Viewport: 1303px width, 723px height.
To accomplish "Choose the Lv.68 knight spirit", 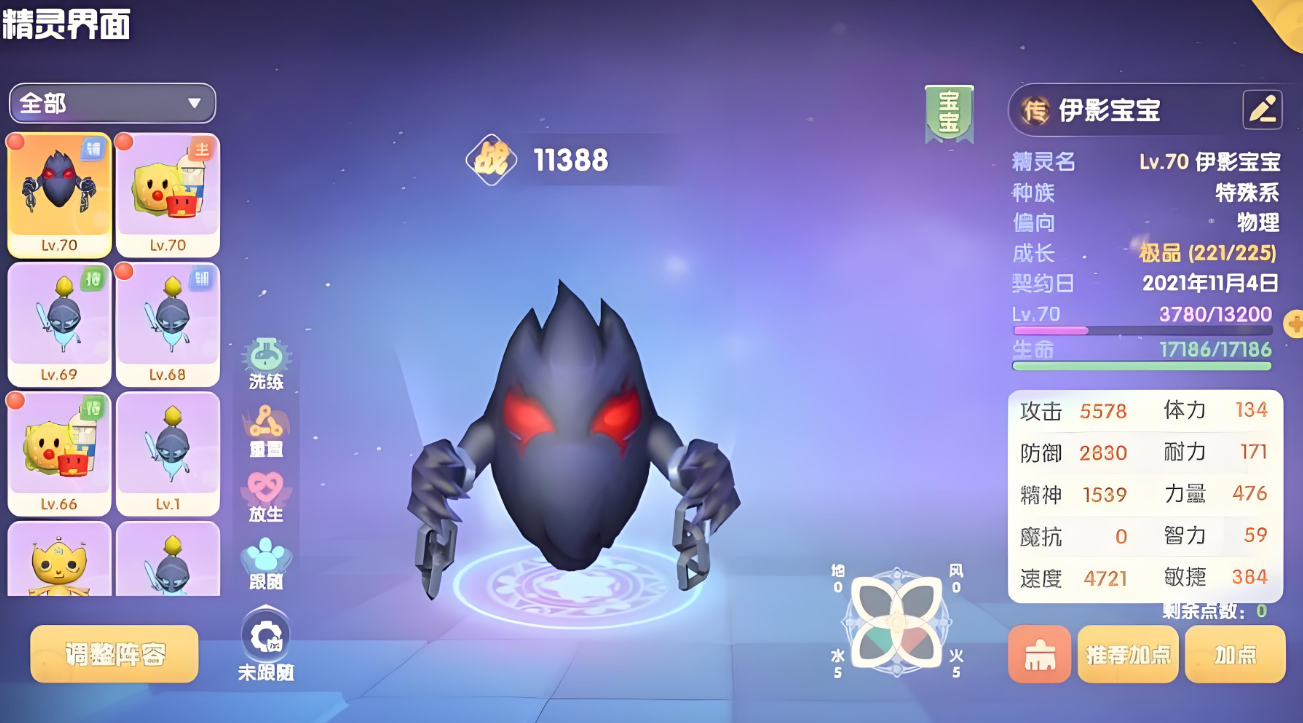I will 167,324.
